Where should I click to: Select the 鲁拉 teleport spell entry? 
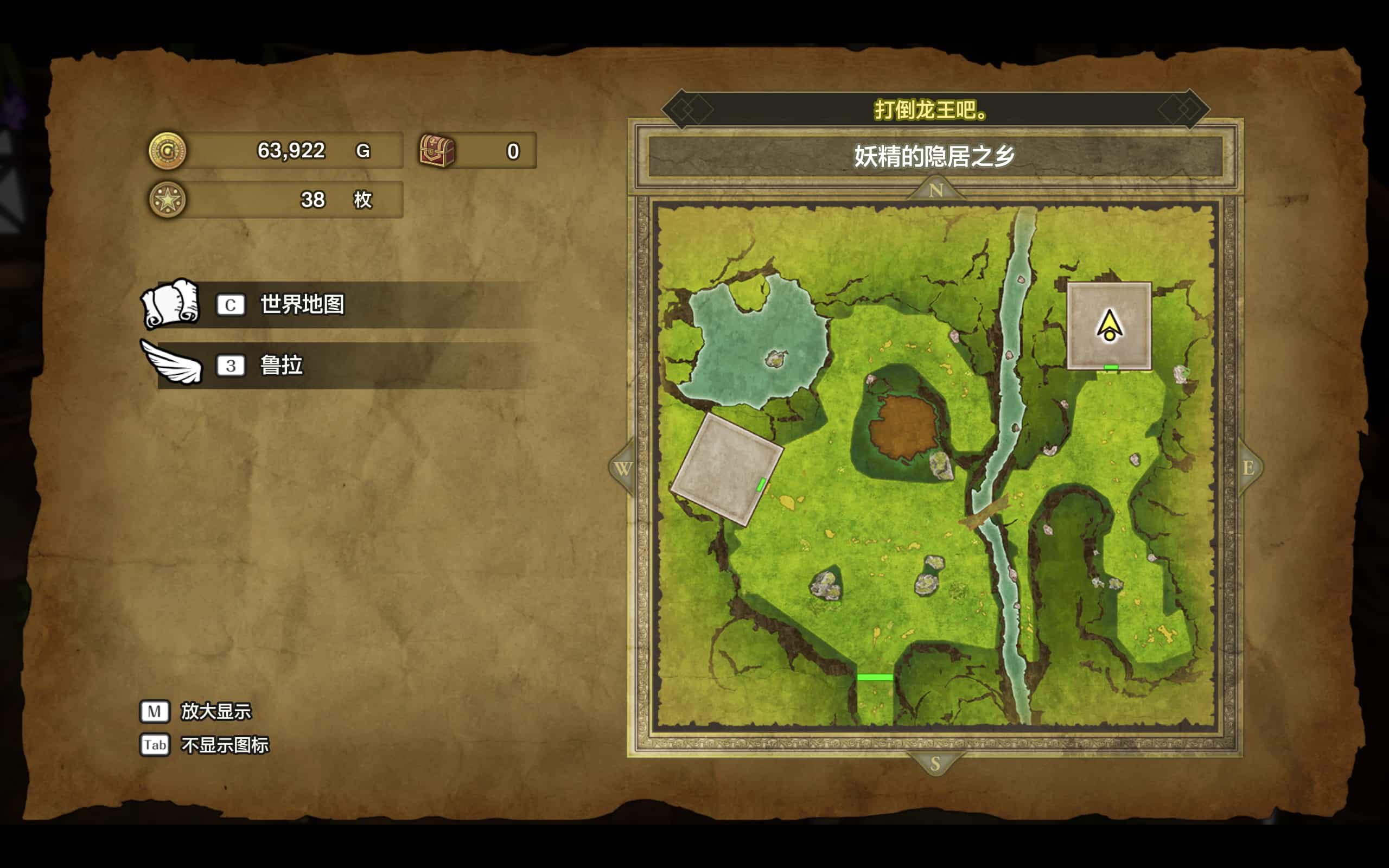(x=281, y=365)
